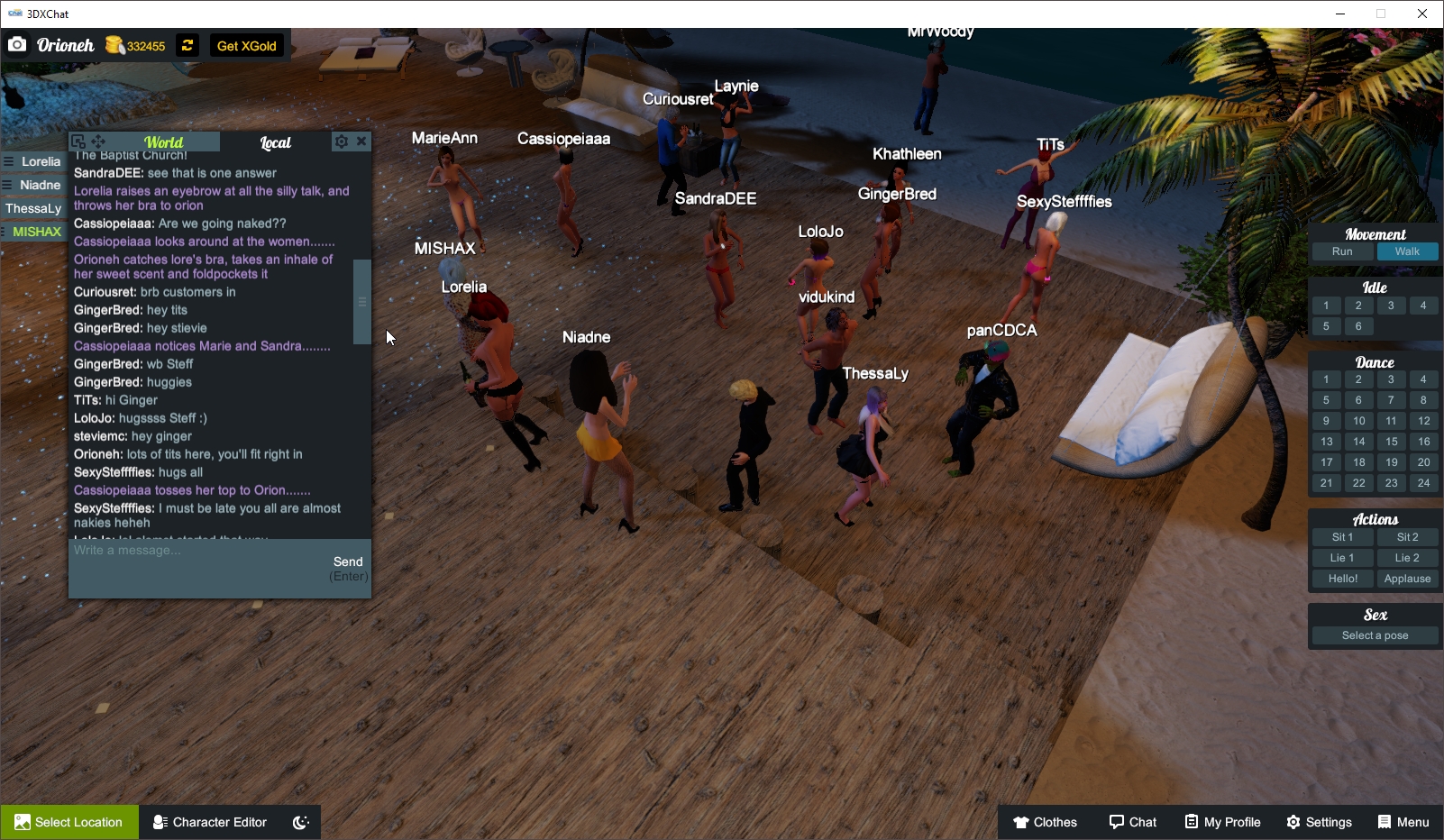Switch to the Local chat tab

click(x=275, y=142)
